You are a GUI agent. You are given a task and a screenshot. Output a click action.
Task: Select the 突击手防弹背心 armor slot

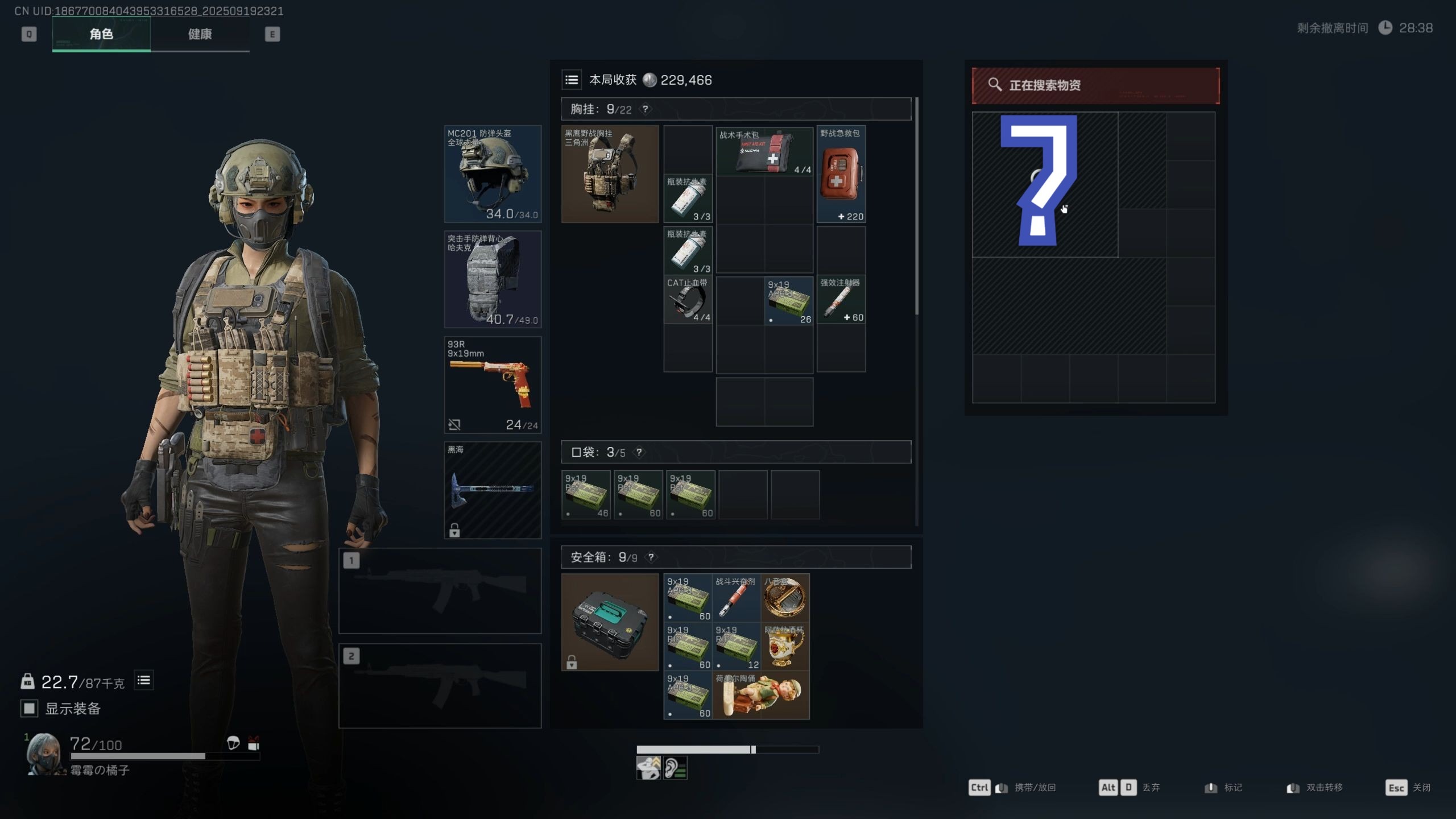point(493,279)
